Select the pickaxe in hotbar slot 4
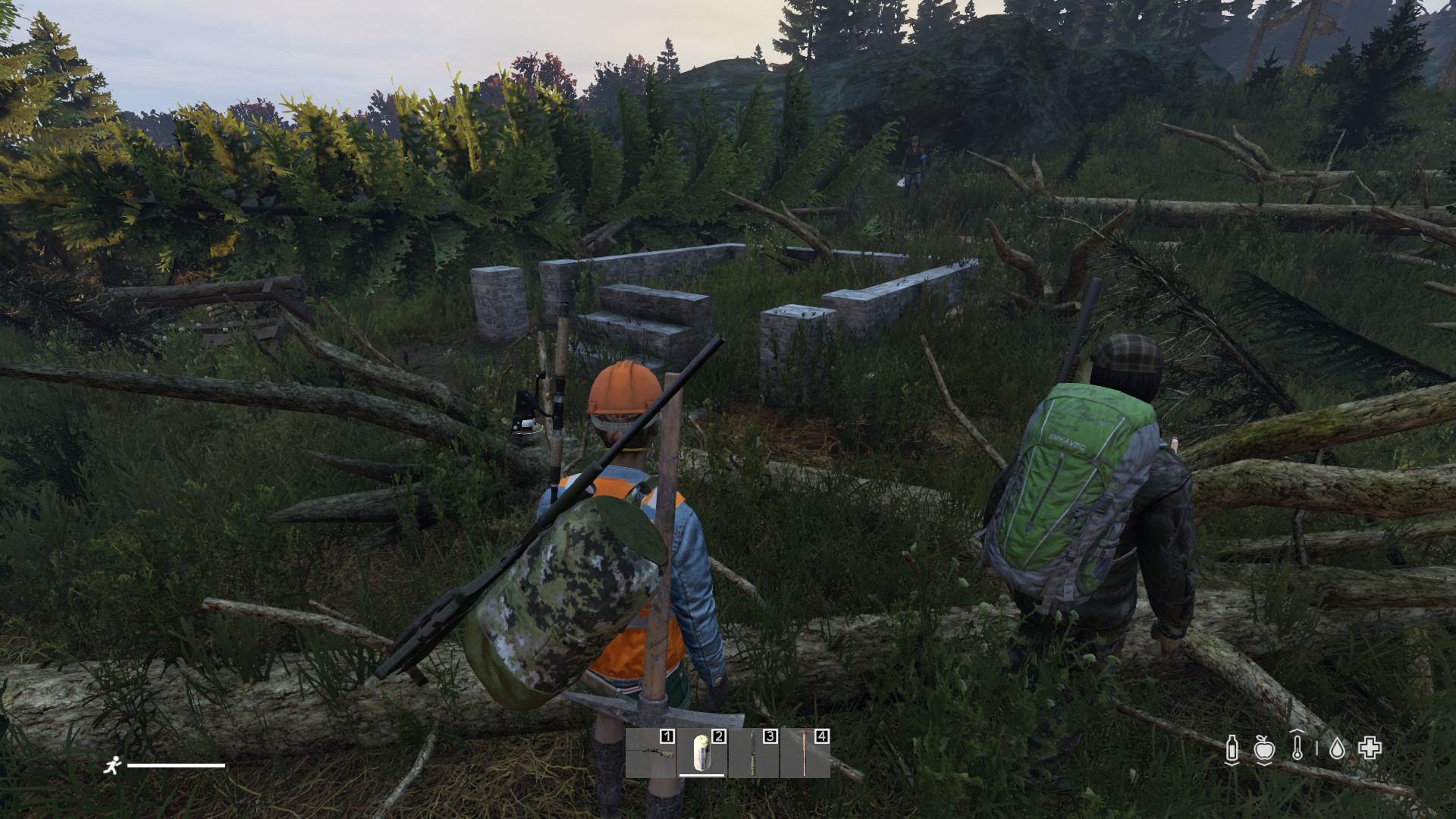The image size is (1456, 819). coord(805,753)
